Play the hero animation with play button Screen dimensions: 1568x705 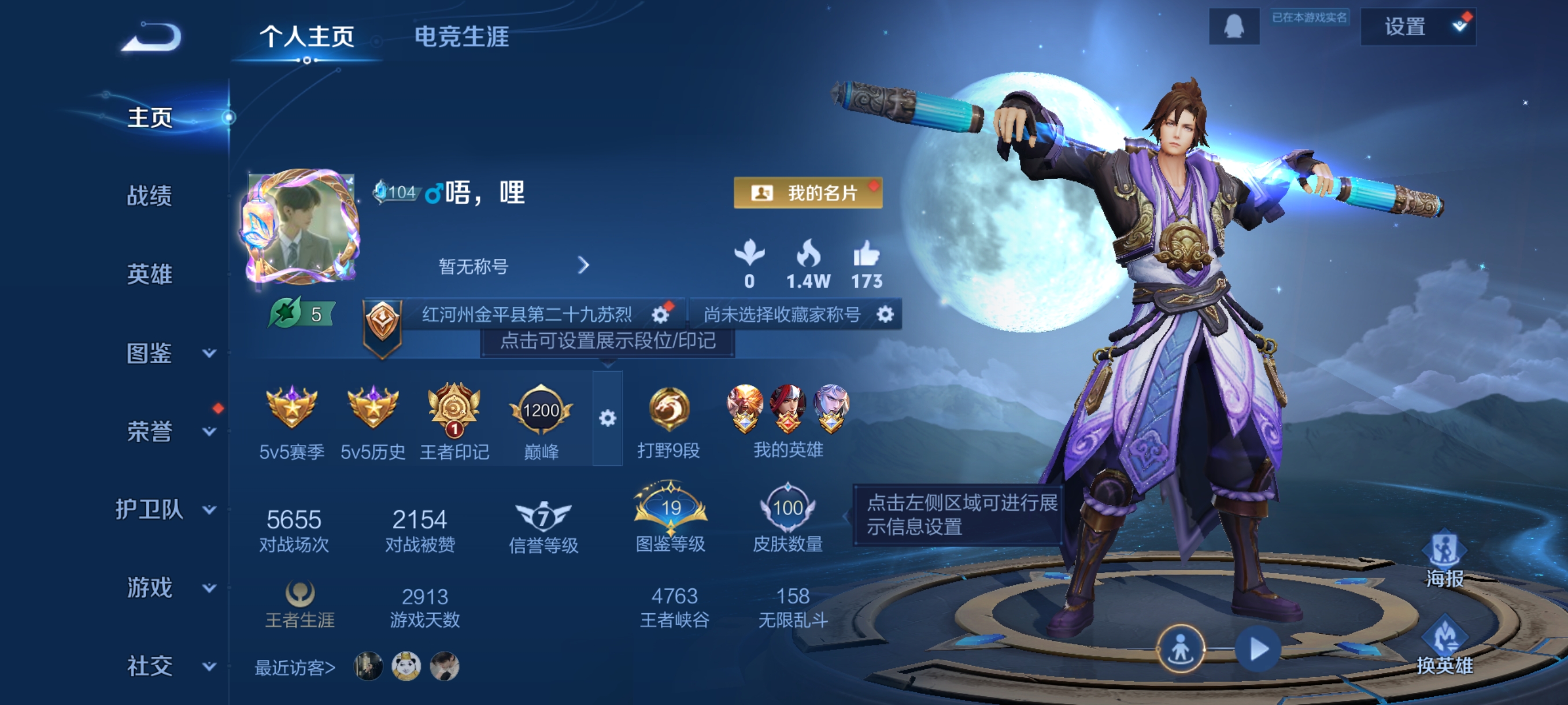[1258, 649]
